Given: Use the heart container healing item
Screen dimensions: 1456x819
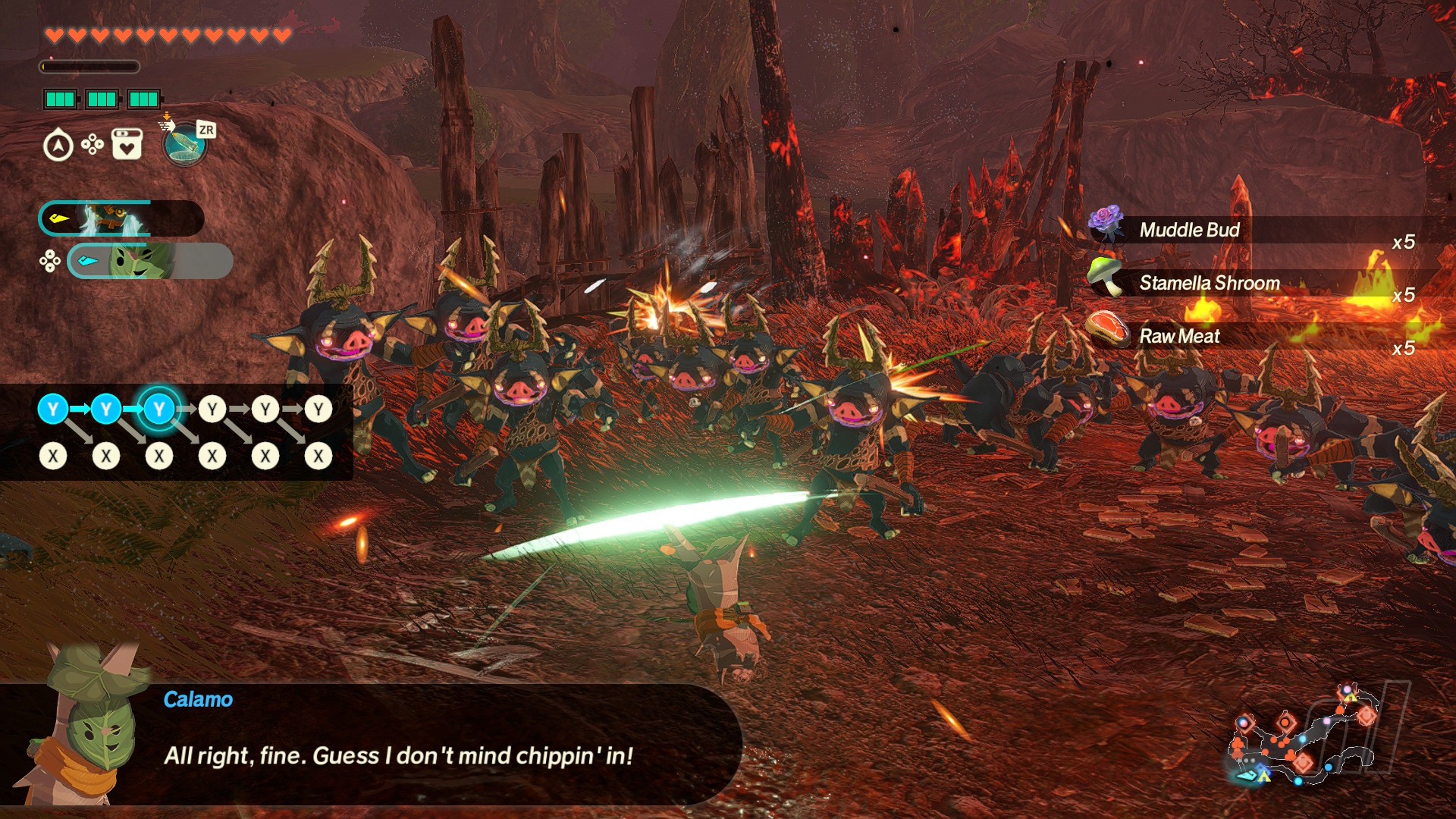Looking at the screenshot, I should [127, 144].
